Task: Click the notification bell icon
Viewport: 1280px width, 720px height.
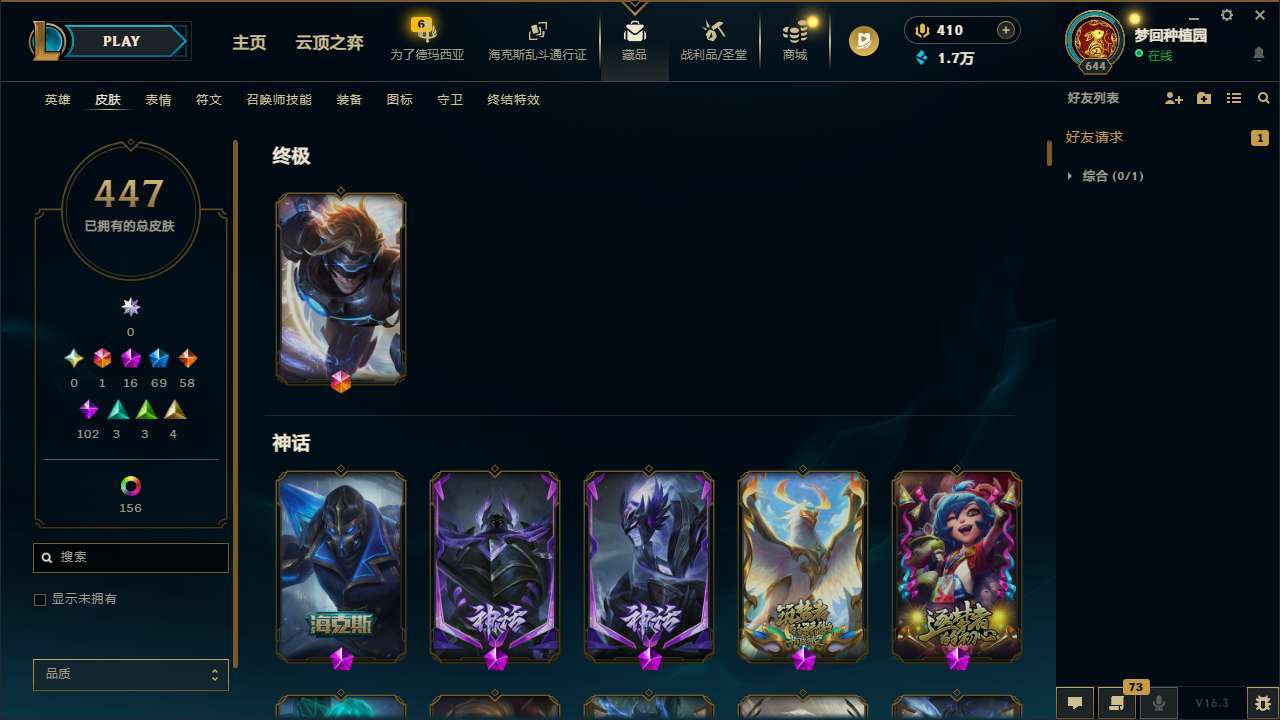Action: point(1258,53)
